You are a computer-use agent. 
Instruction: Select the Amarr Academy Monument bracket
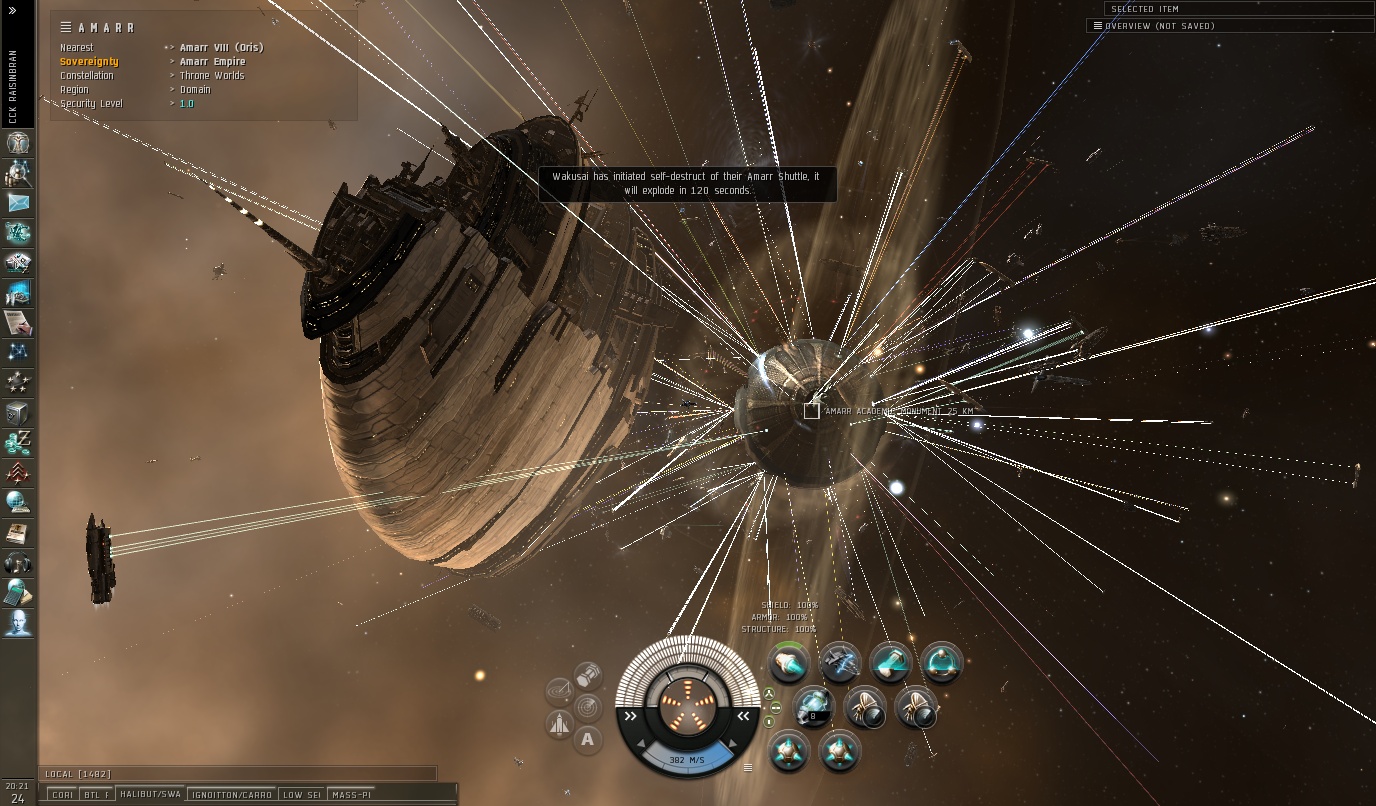(x=811, y=411)
